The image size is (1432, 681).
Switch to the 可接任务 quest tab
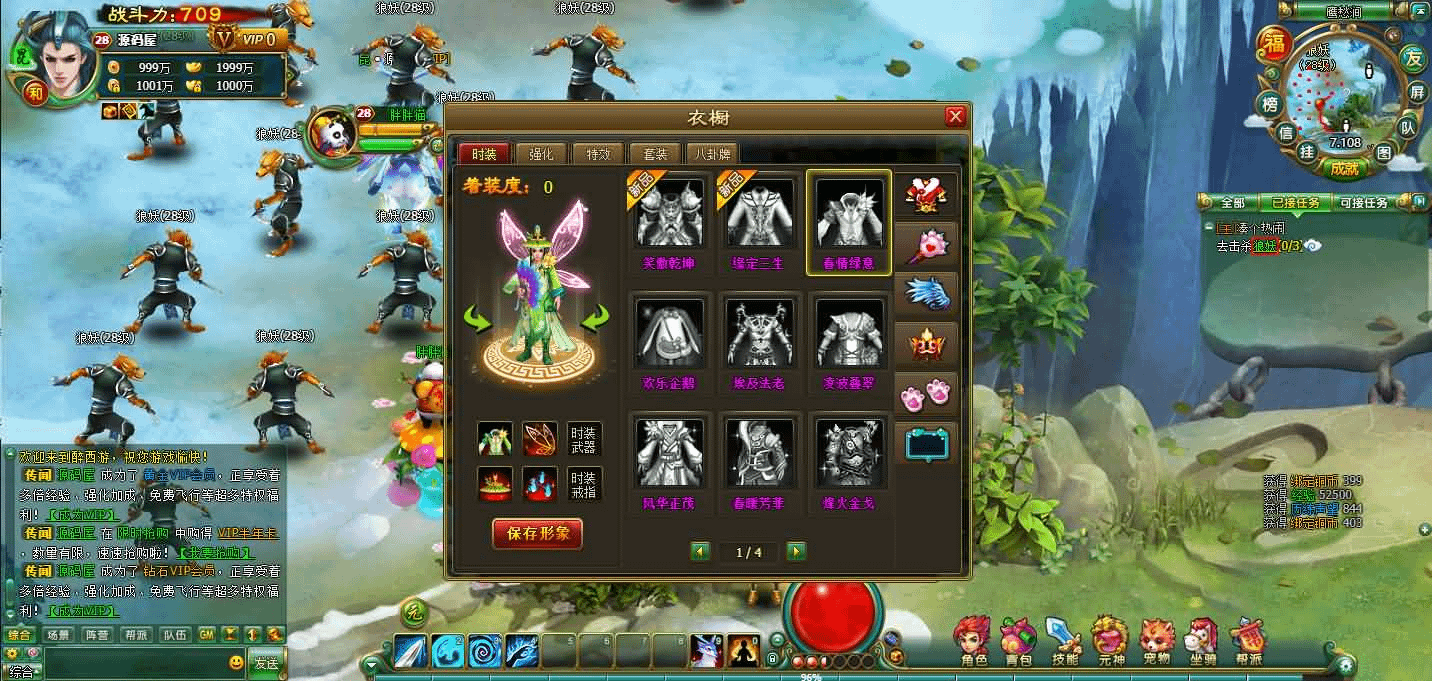[x=1363, y=203]
